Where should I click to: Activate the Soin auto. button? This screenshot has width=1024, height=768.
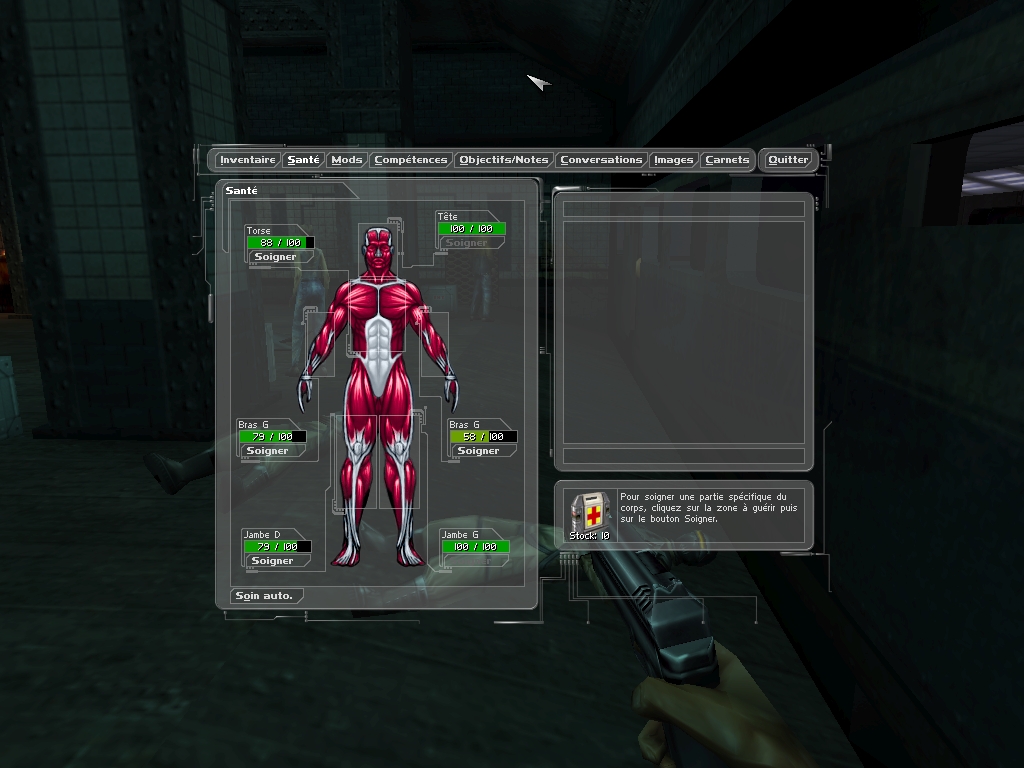[264, 596]
